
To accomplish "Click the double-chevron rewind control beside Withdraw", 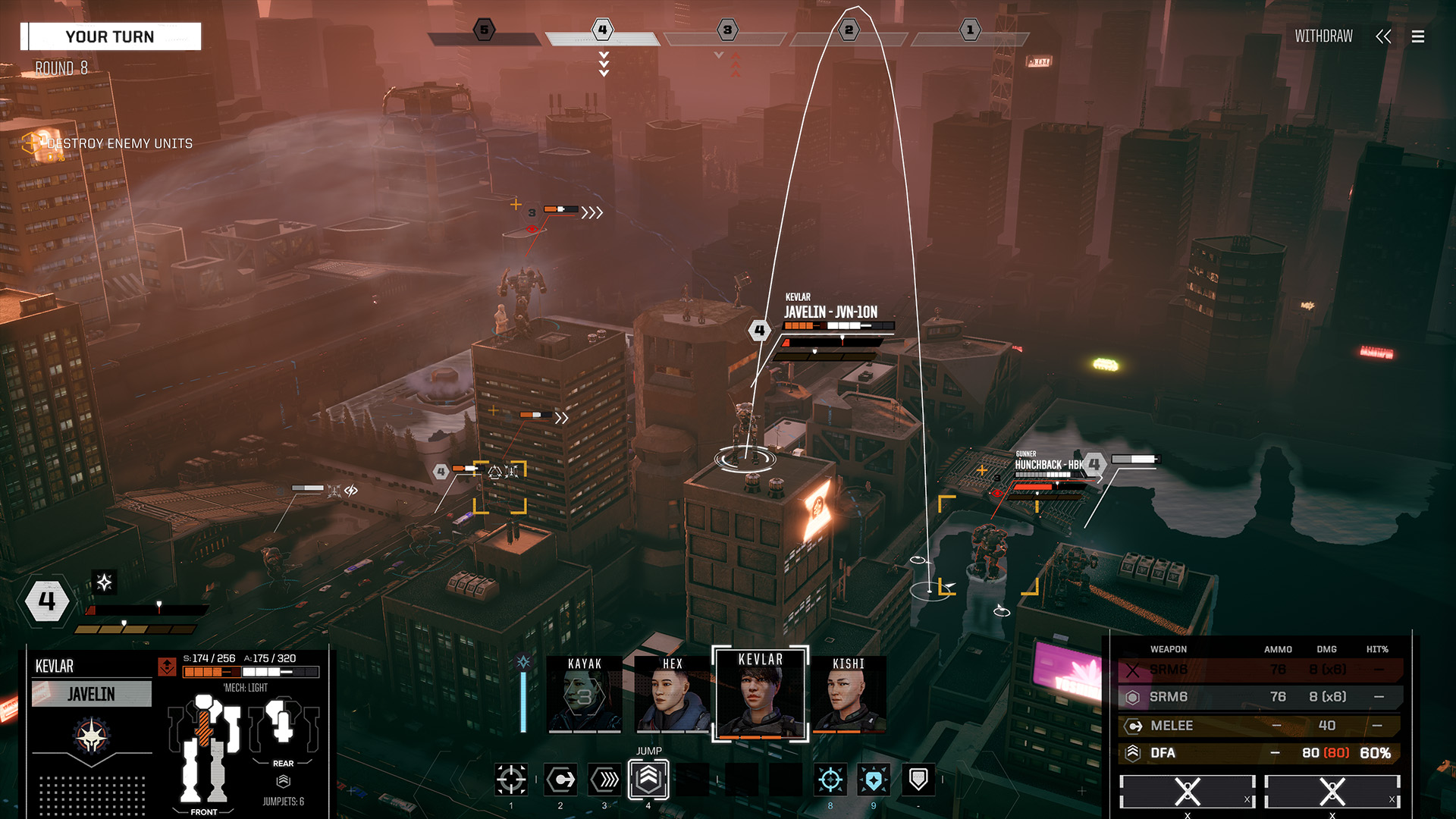I will click(1384, 36).
